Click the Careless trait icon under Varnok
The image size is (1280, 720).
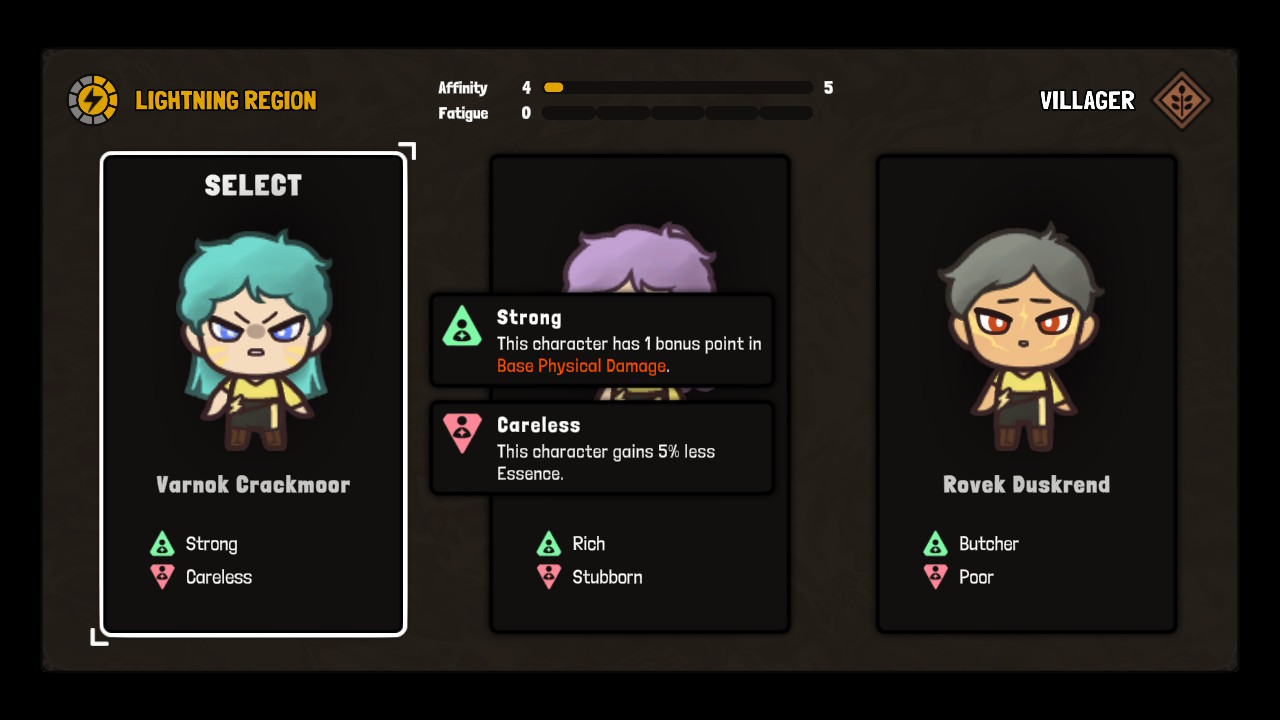coord(162,576)
